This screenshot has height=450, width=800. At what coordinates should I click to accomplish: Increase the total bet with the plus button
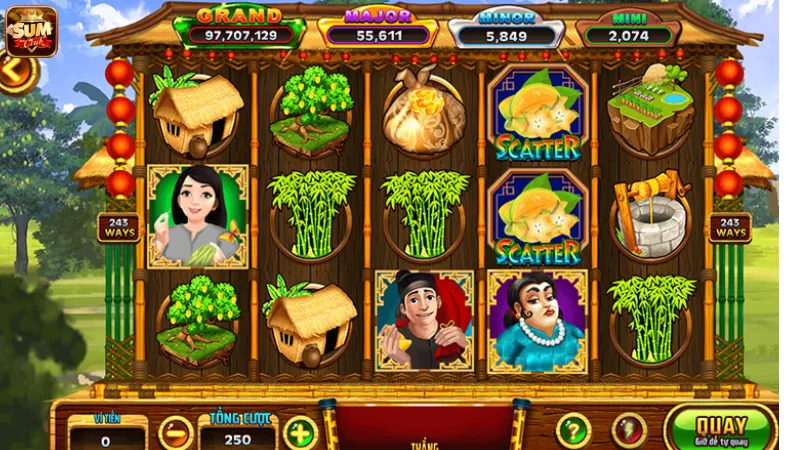[x=299, y=432]
